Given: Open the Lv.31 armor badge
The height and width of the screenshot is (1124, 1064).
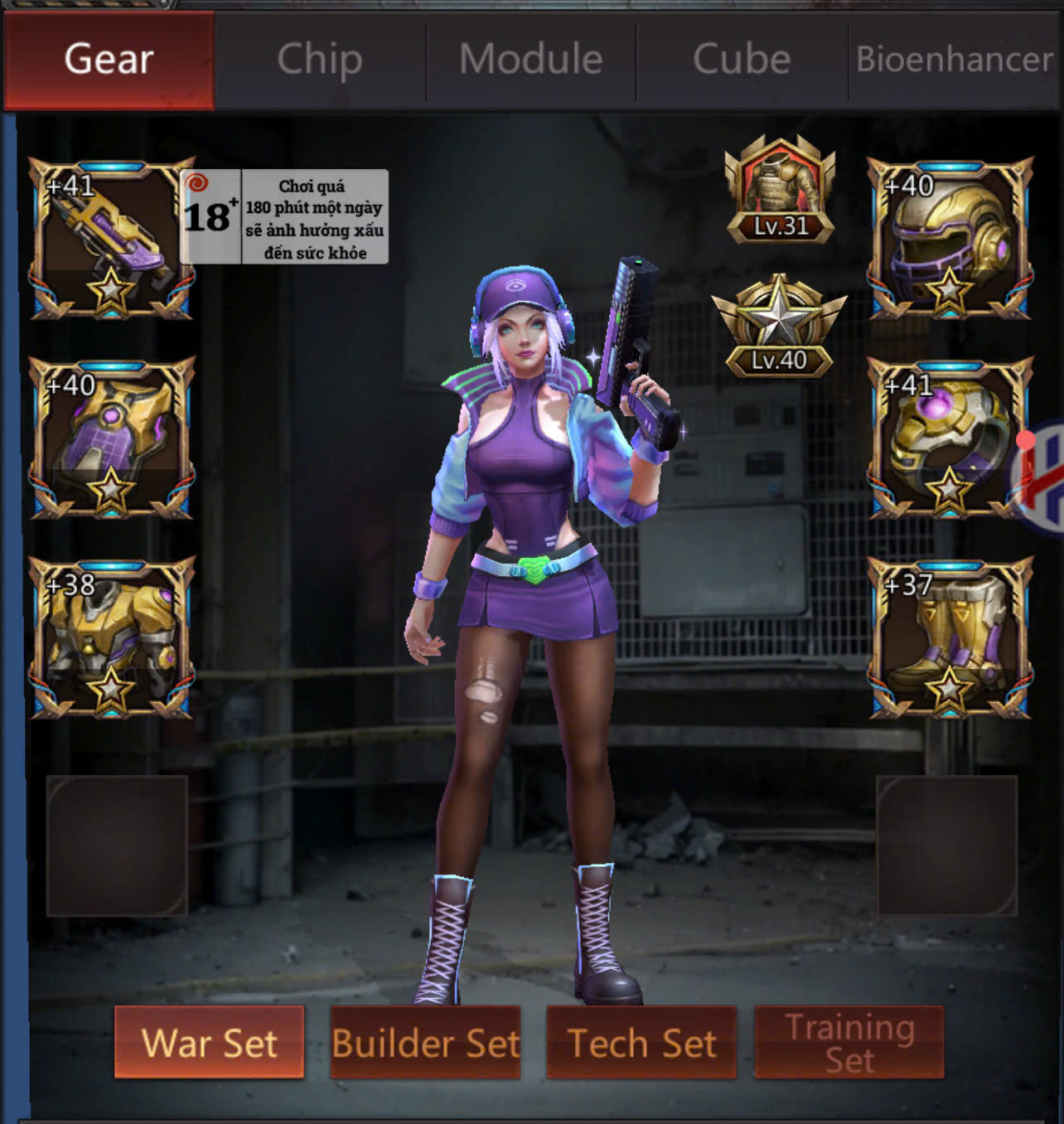Looking at the screenshot, I should point(780,191).
